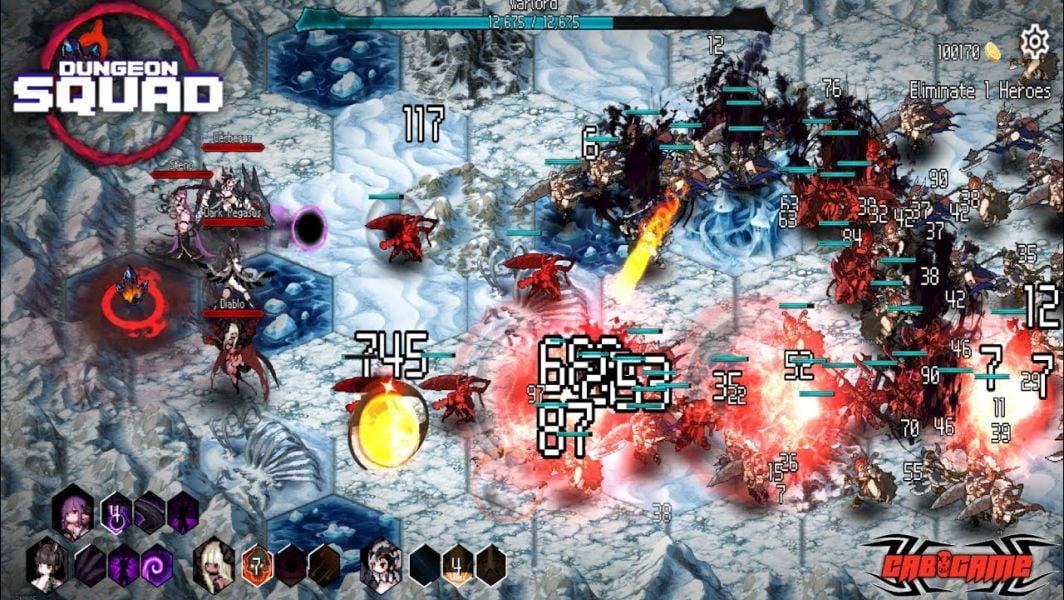Click the Eliminate 1 Heroes objective
Image resolution: width=1064 pixels, height=600 pixels.
click(980, 90)
